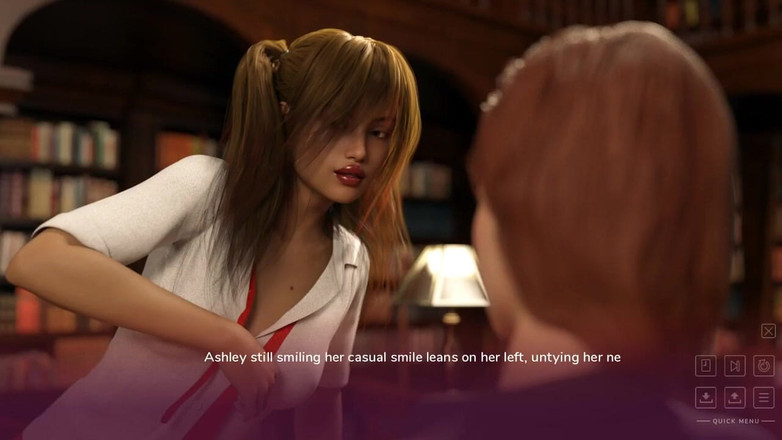Click the load game upload-arrow icon

click(735, 397)
